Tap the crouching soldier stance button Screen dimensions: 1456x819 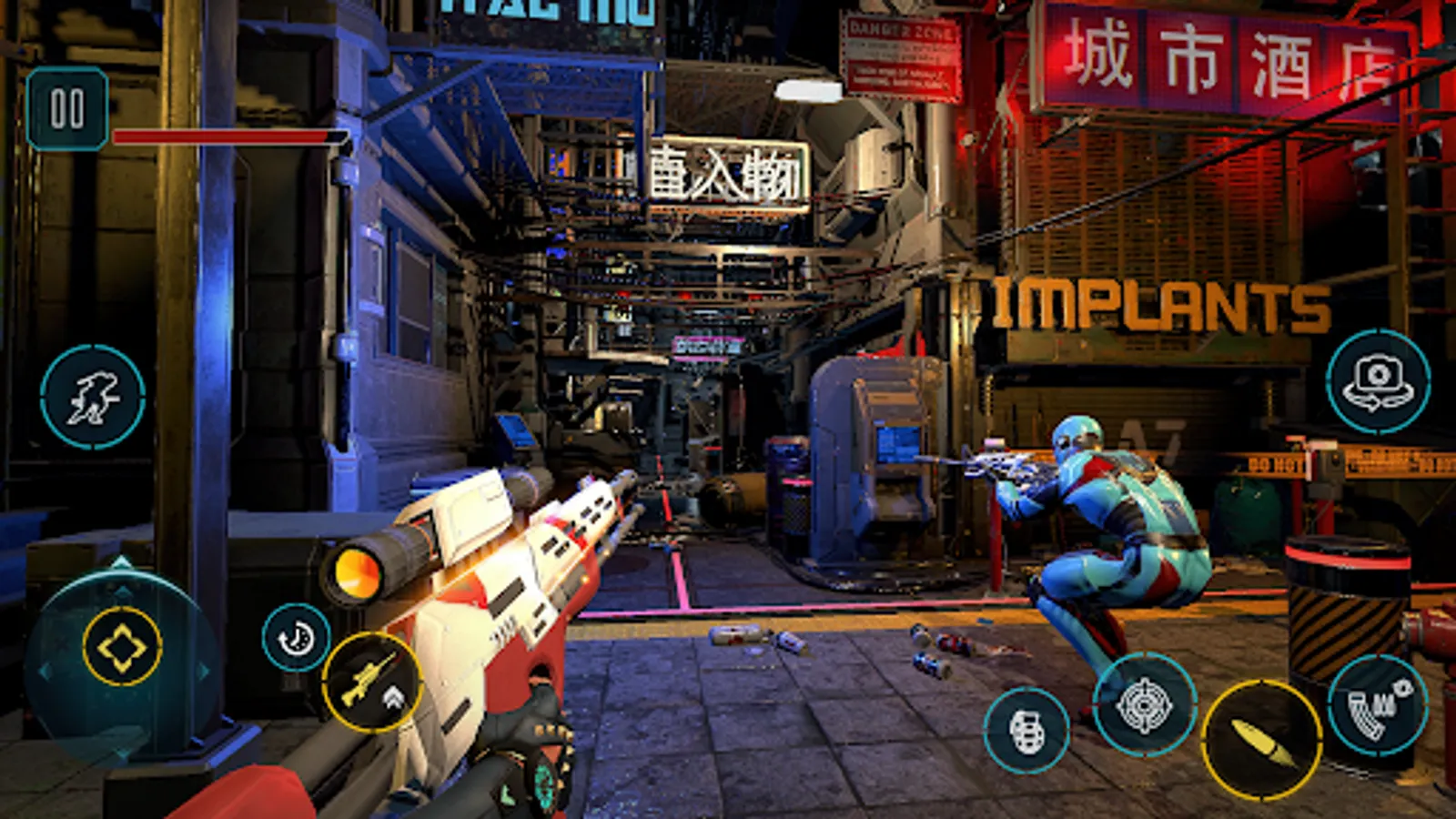click(93, 397)
